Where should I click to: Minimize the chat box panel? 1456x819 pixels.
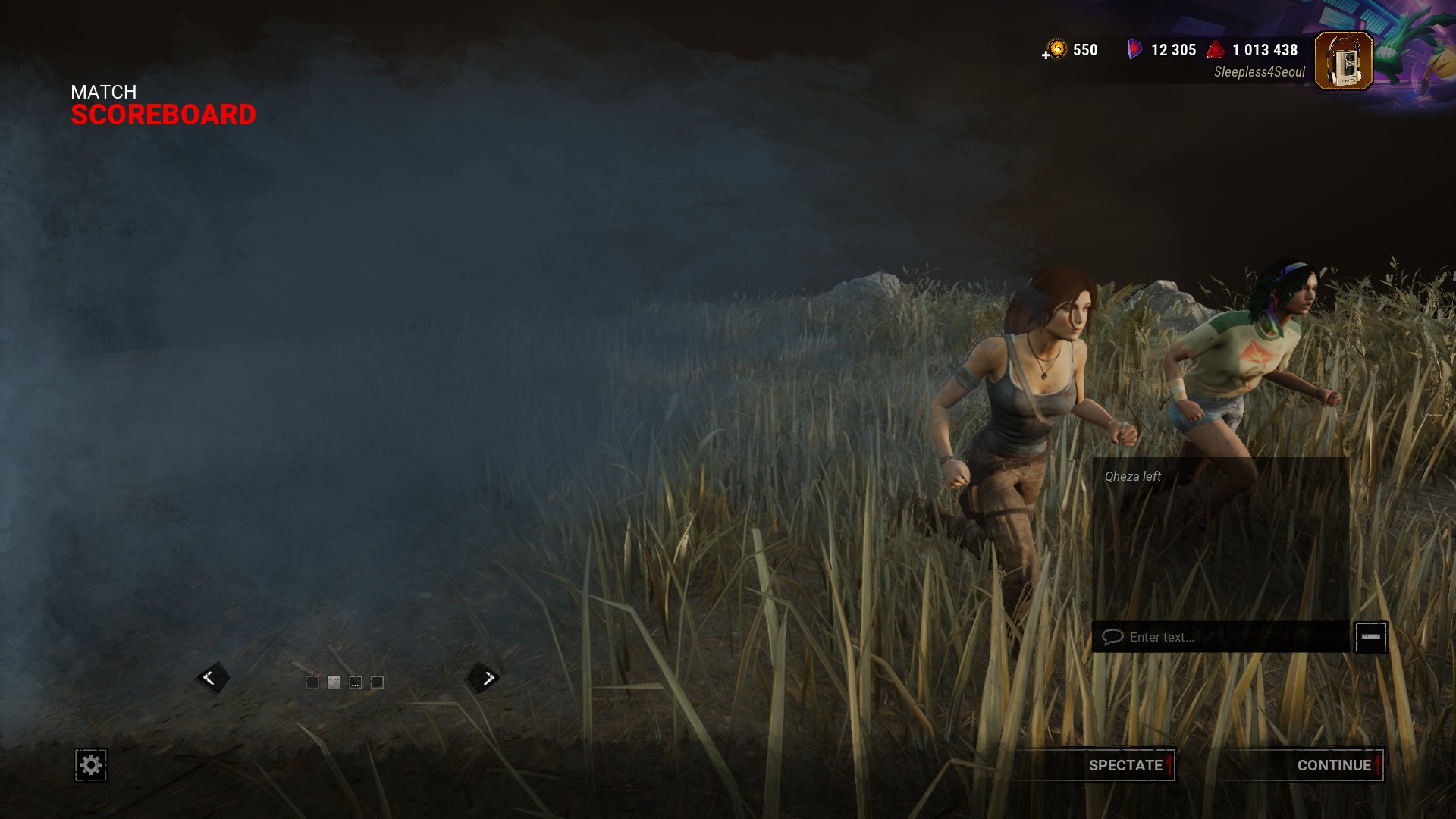[x=1370, y=637]
